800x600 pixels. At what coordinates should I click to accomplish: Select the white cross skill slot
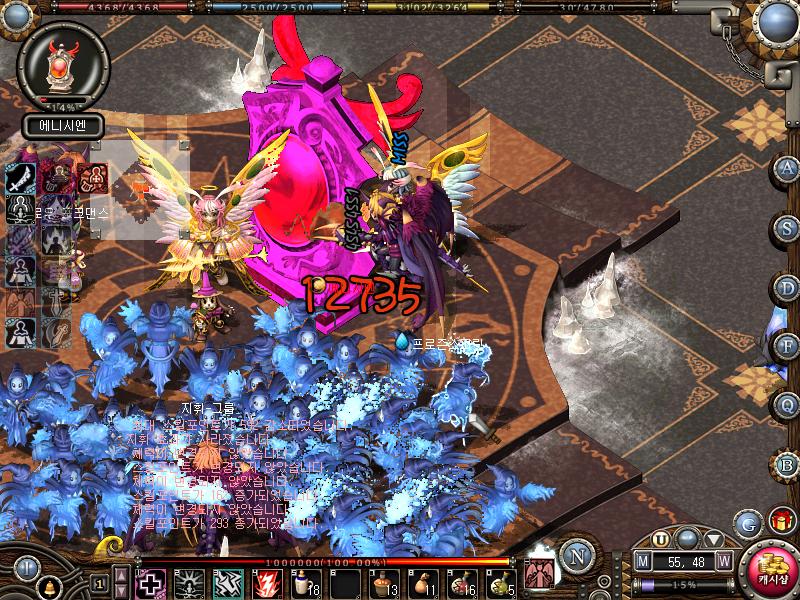(x=151, y=583)
